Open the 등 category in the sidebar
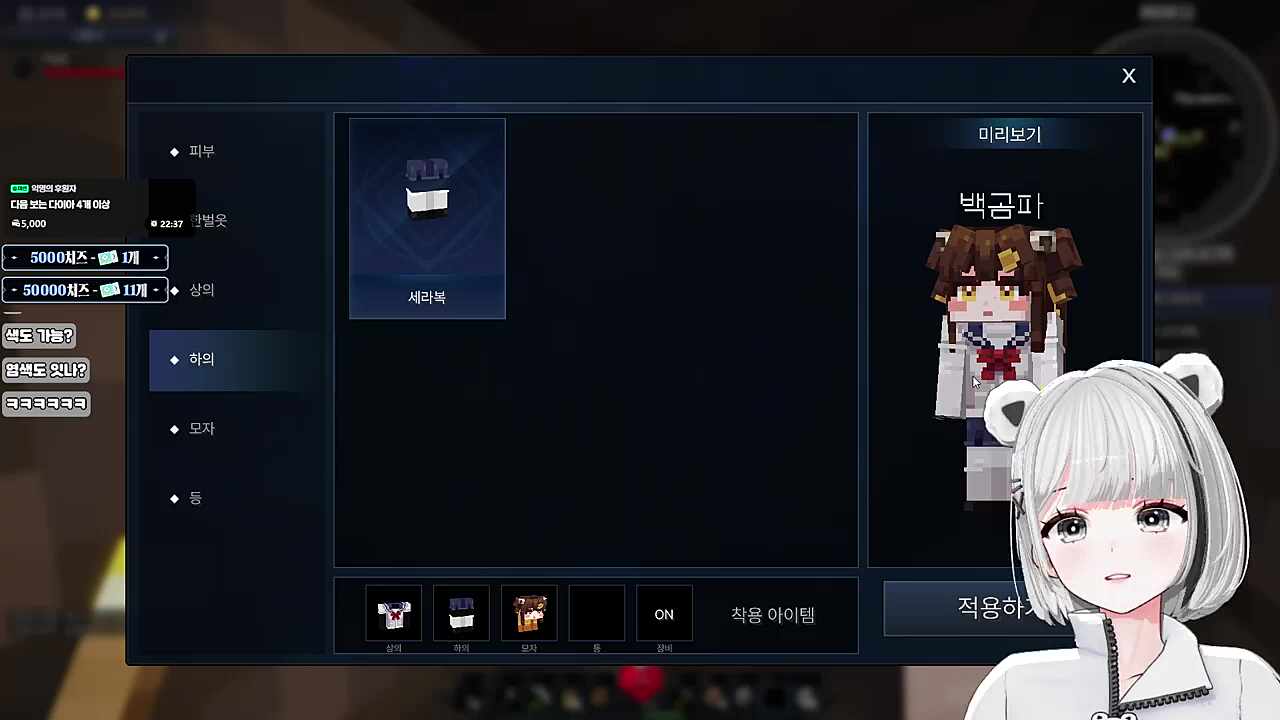The image size is (1280, 720). point(196,498)
